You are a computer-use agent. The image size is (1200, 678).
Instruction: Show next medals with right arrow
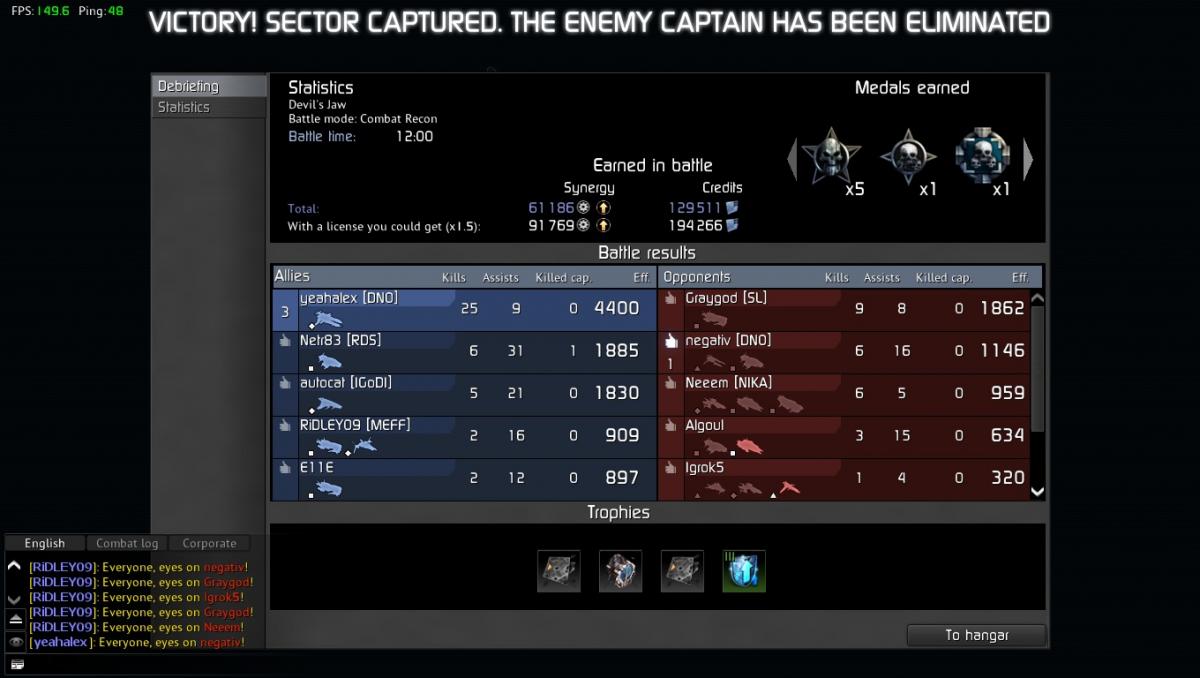coord(1027,158)
